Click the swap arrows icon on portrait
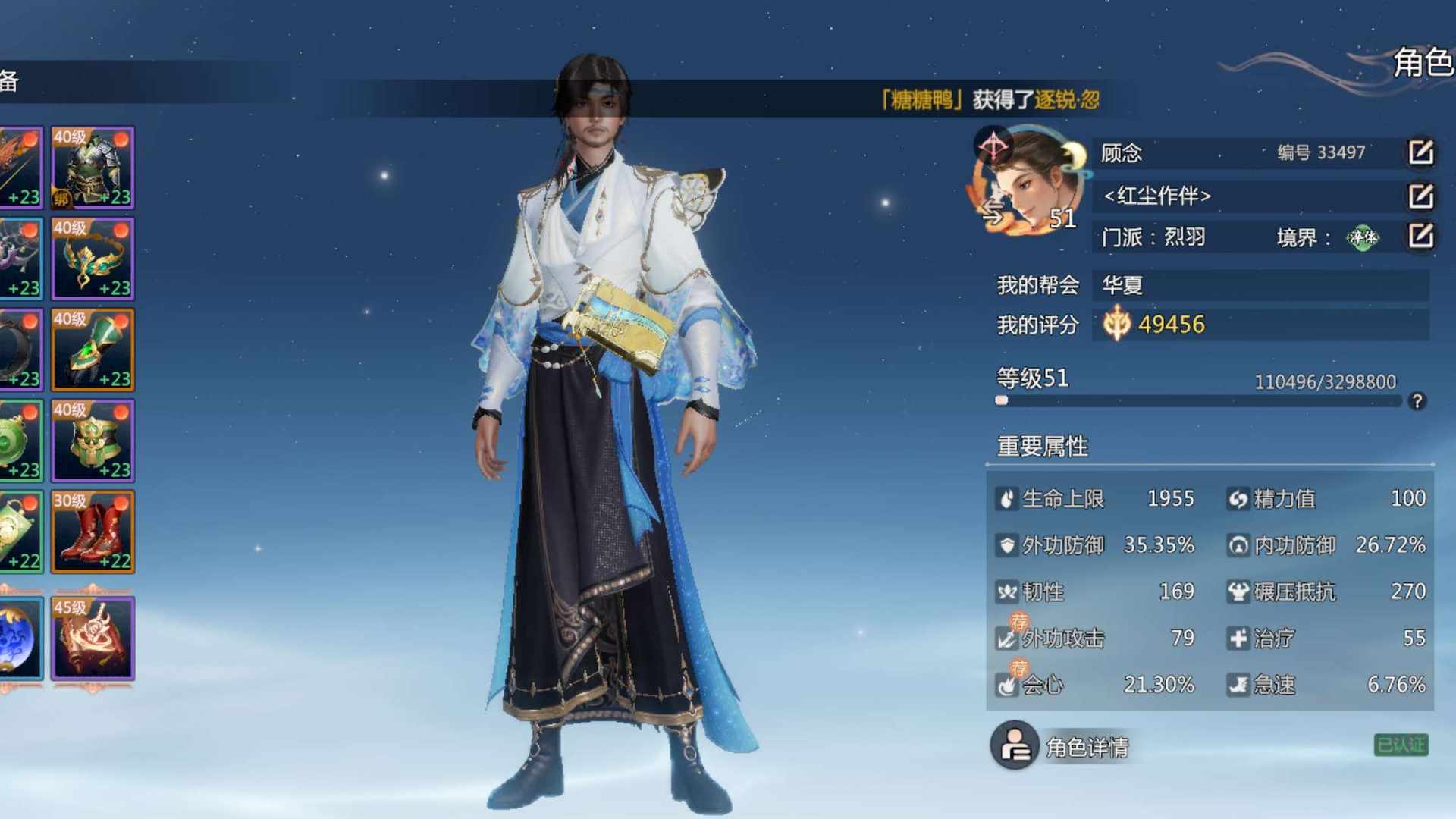This screenshot has height=819, width=1456. point(993,215)
